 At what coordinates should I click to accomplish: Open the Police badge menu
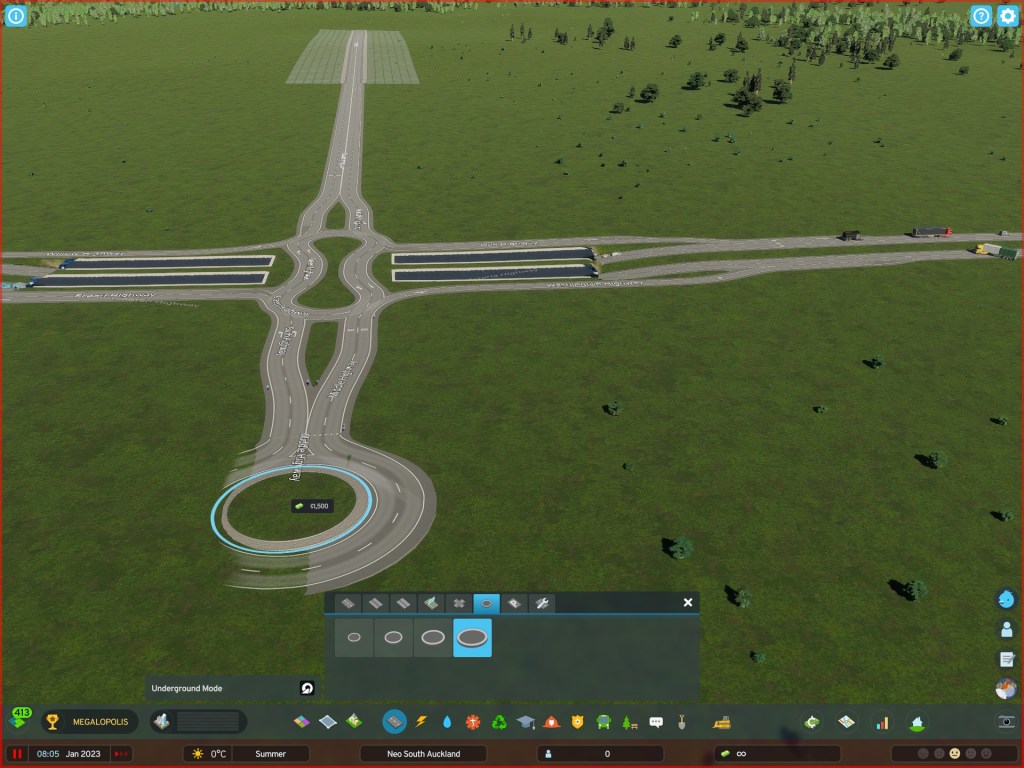[577, 721]
